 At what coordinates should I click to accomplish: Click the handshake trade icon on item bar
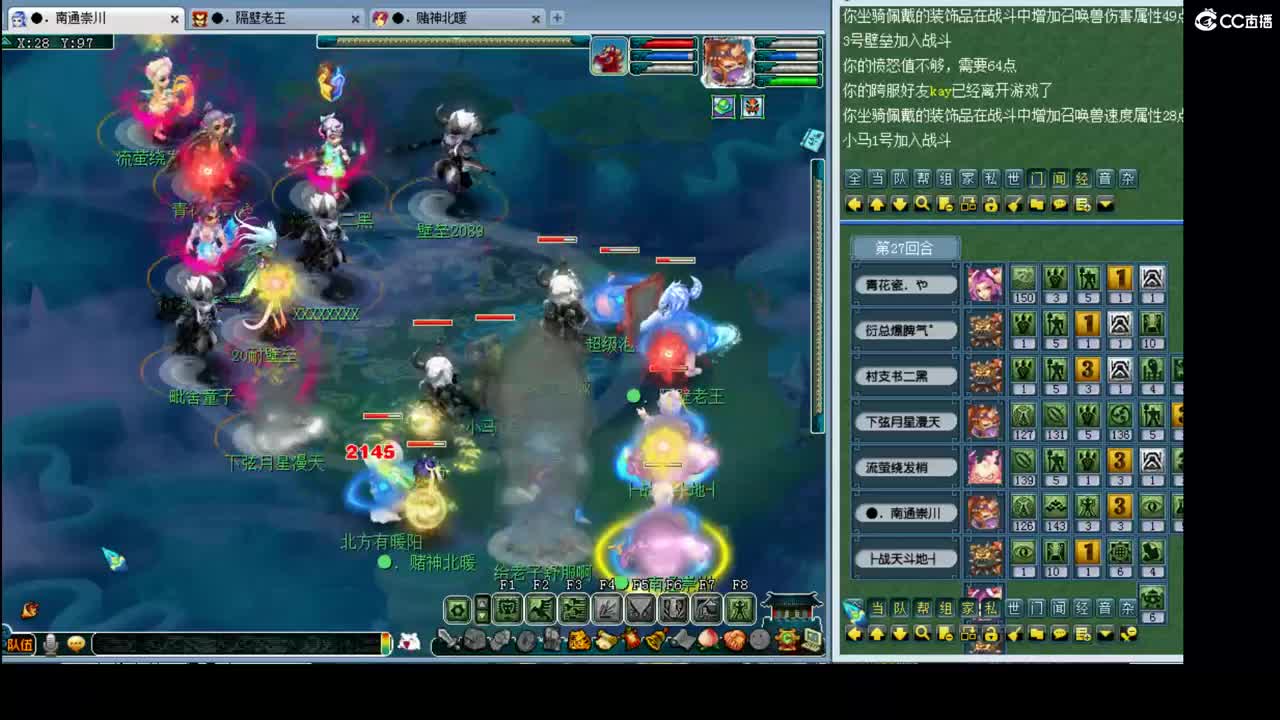click(x=734, y=638)
